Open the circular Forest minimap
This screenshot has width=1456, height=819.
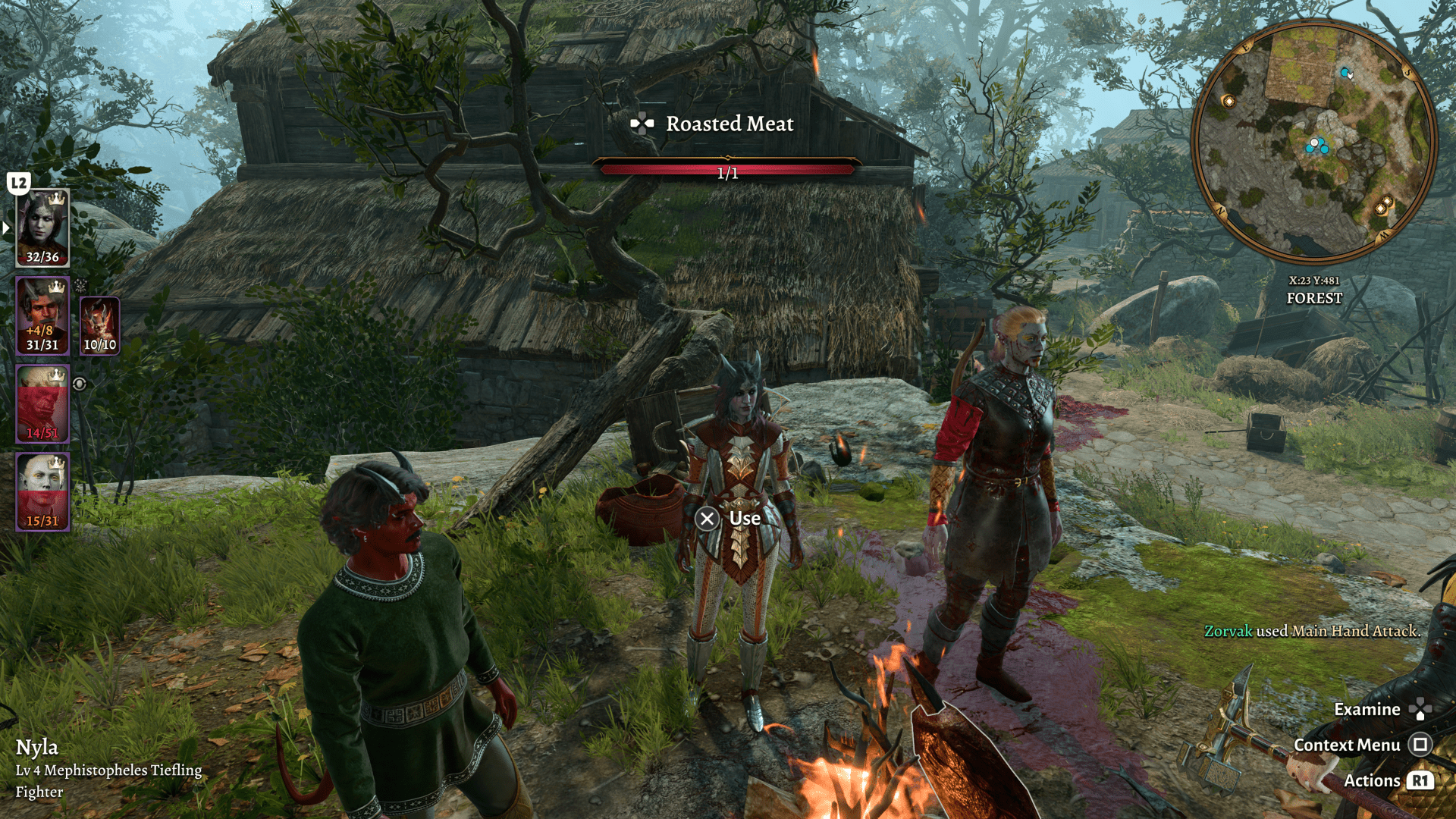tap(1314, 142)
